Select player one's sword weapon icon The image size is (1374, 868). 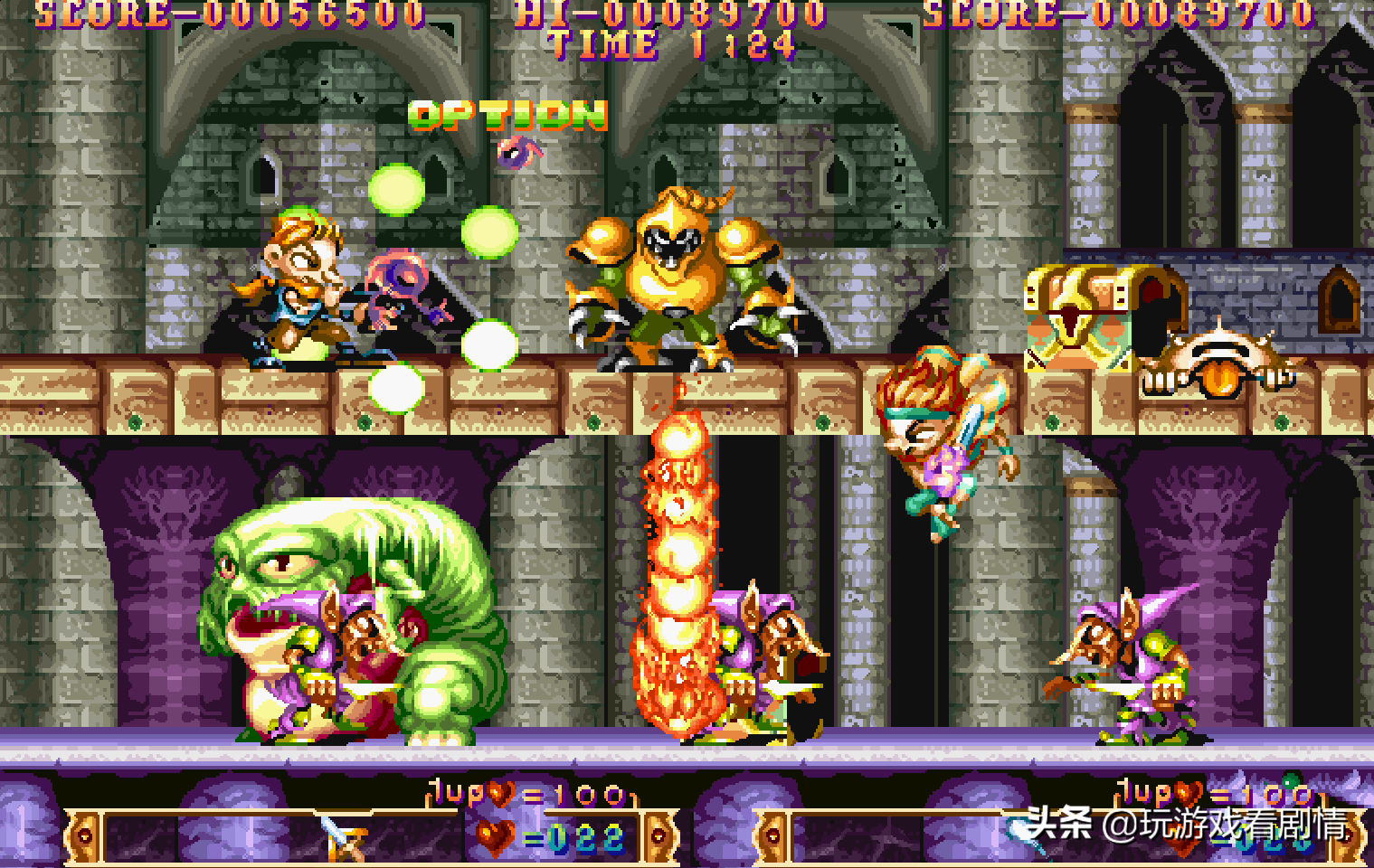pyautogui.click(x=343, y=837)
